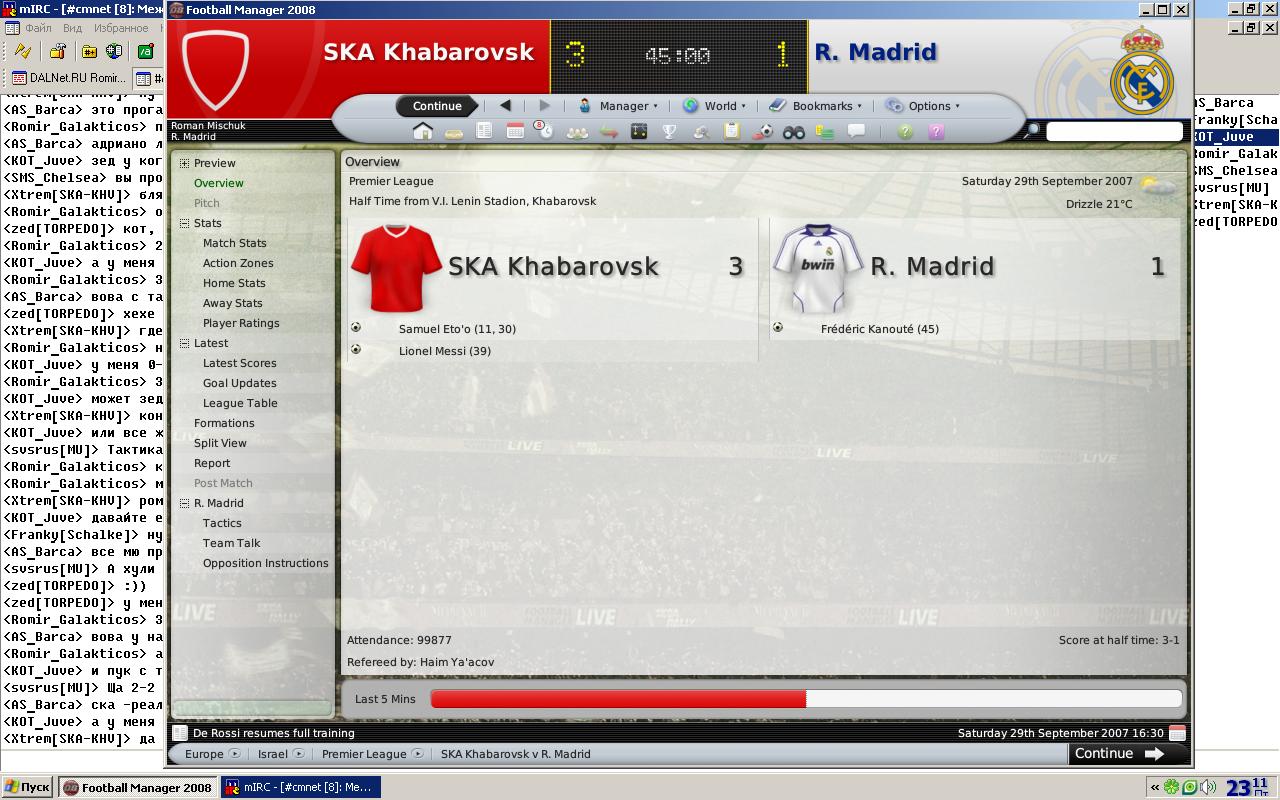Screen dimensions: 1280x800
Task: Open the Manager dropdown menu
Action: click(618, 106)
